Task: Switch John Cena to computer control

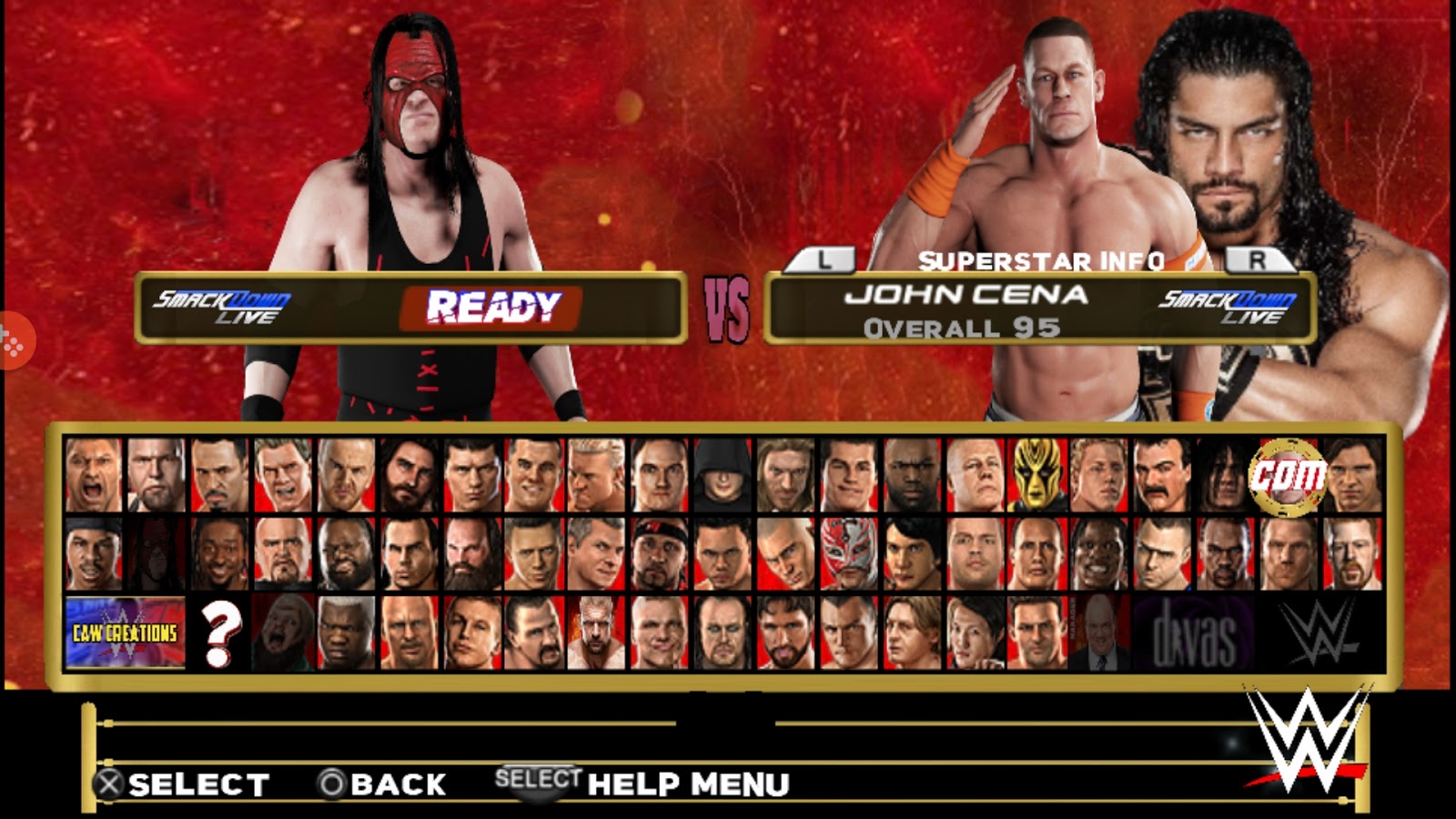Action: coord(1286,472)
